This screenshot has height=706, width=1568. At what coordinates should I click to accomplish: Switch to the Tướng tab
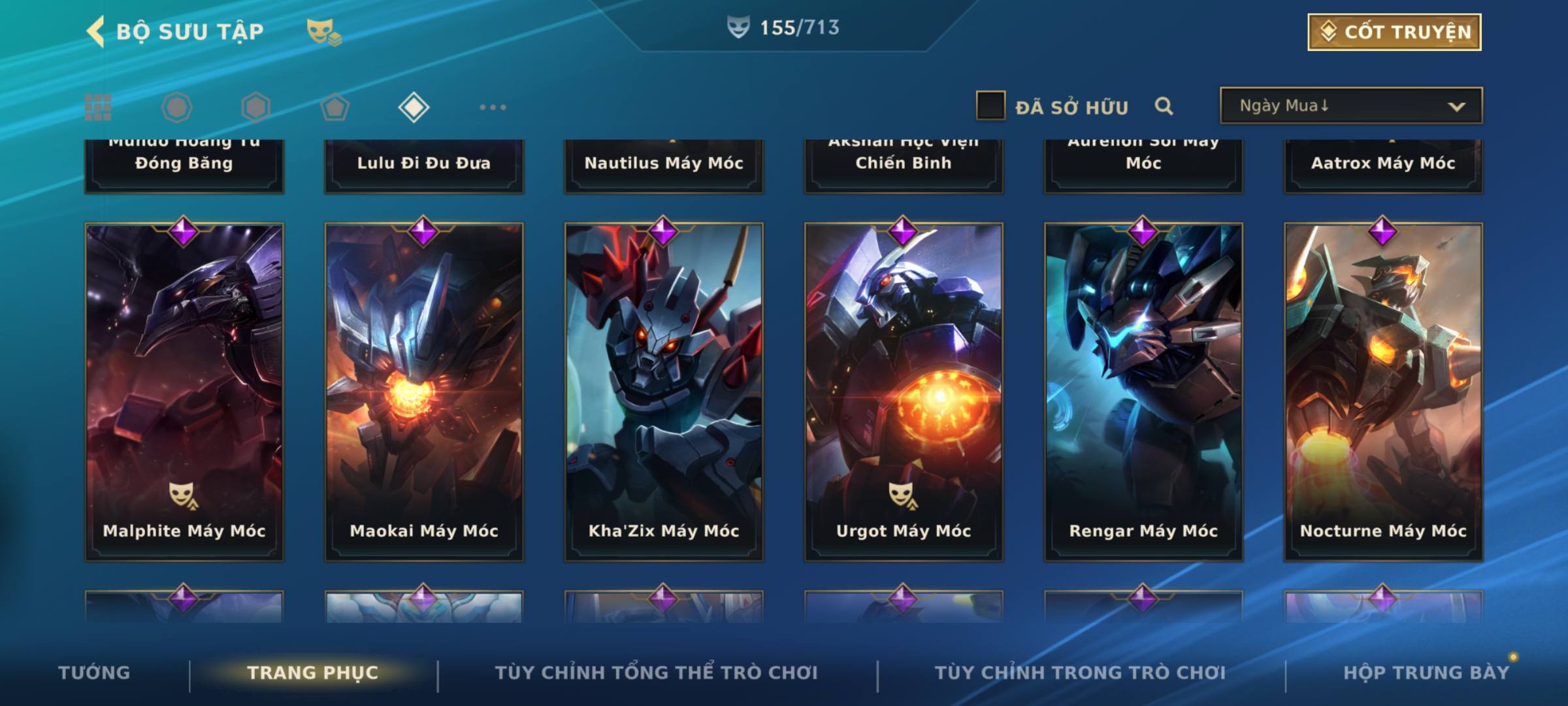tap(94, 673)
